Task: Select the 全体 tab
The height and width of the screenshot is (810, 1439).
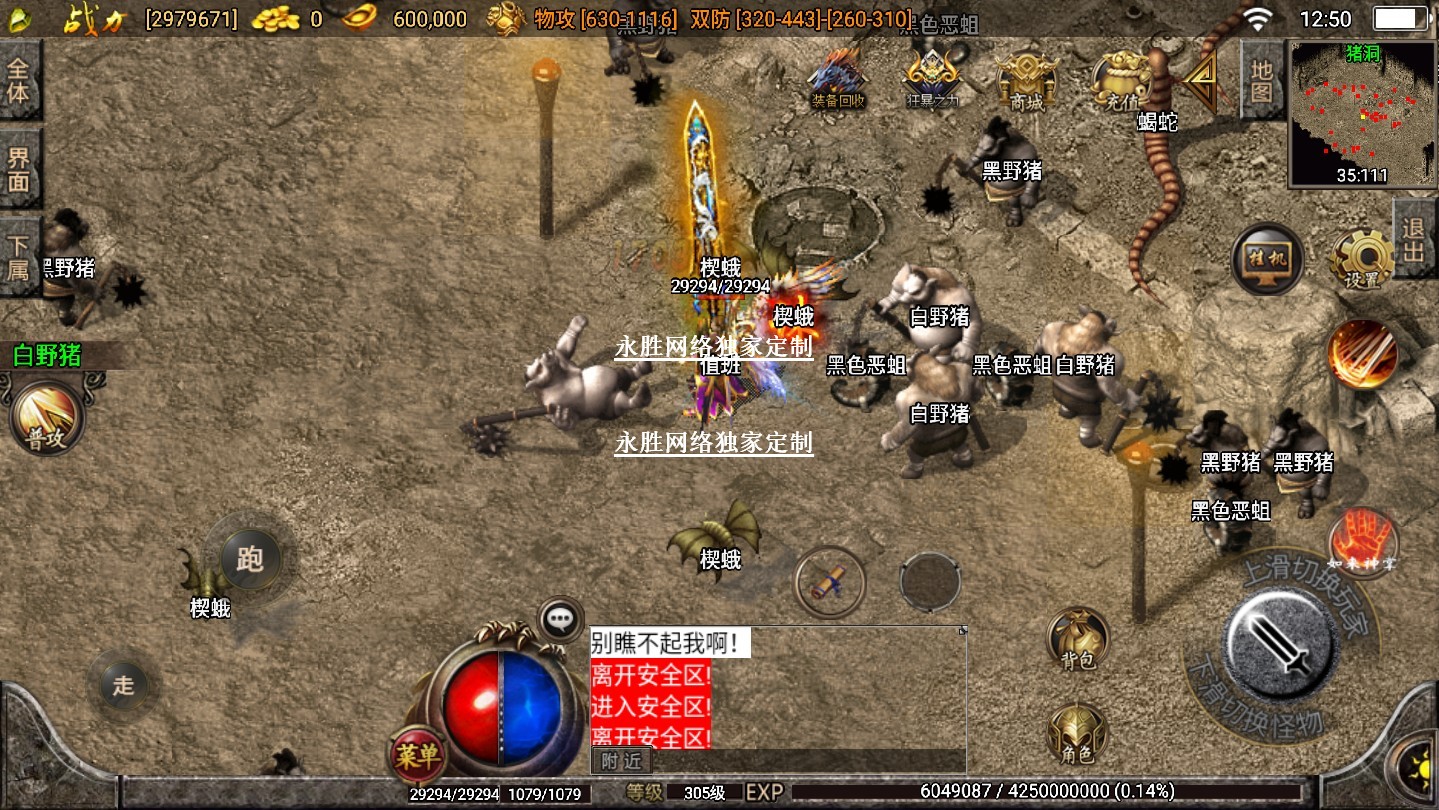Action: click(x=19, y=82)
